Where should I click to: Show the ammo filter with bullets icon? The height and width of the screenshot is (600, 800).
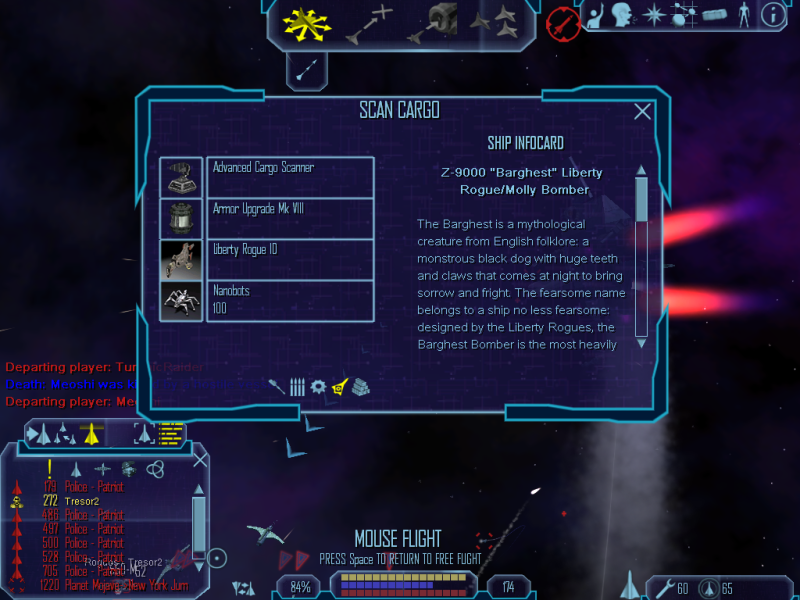pyautogui.click(x=297, y=386)
